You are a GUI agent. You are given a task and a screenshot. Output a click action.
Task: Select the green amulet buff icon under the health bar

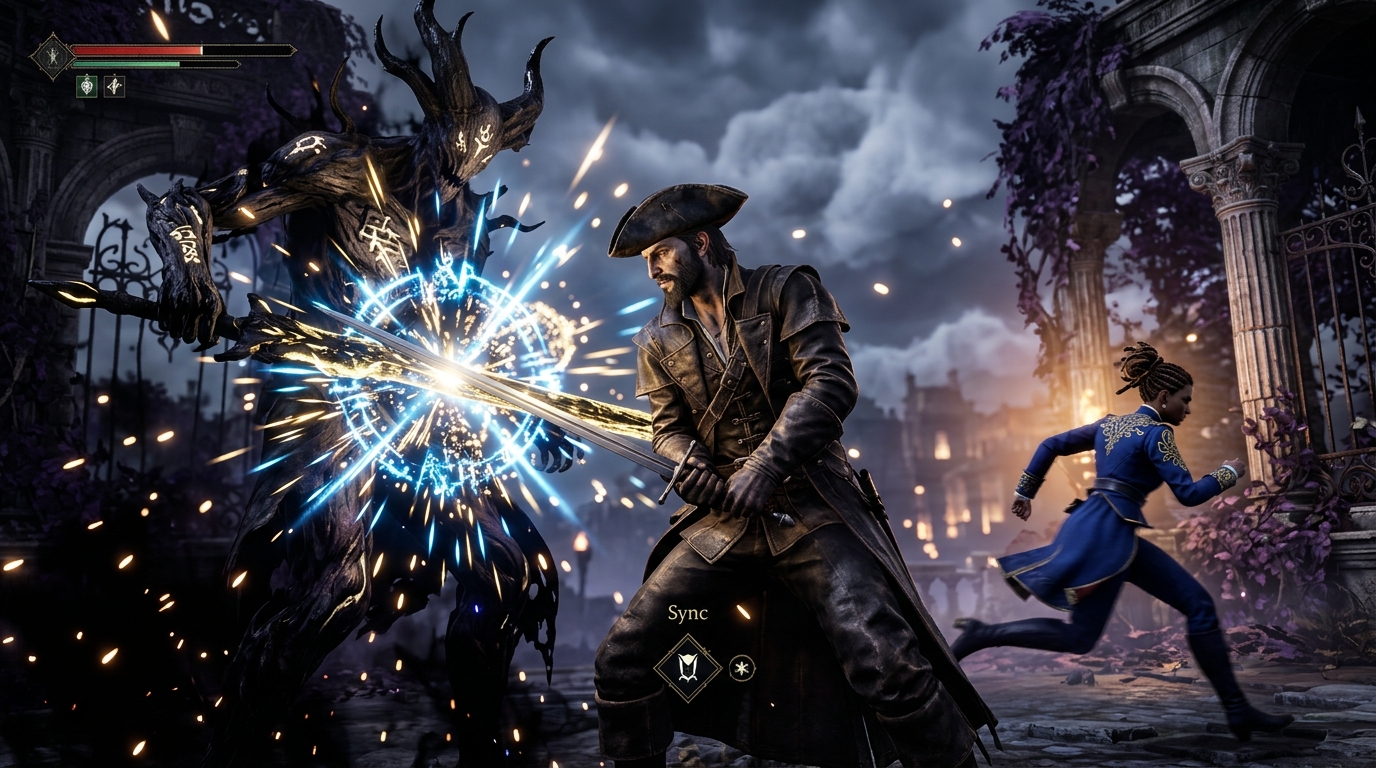(86, 86)
